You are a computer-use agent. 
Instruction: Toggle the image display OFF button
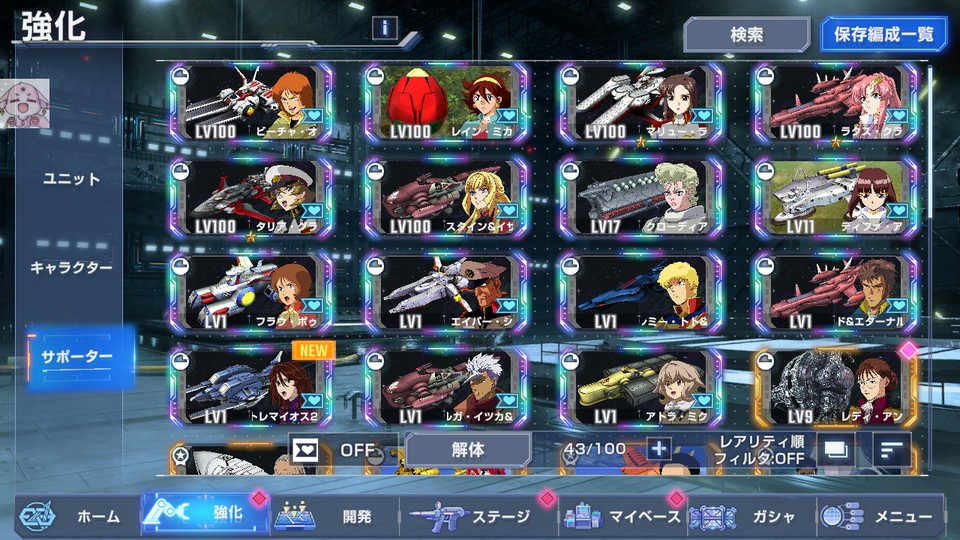pyautogui.click(x=340, y=449)
